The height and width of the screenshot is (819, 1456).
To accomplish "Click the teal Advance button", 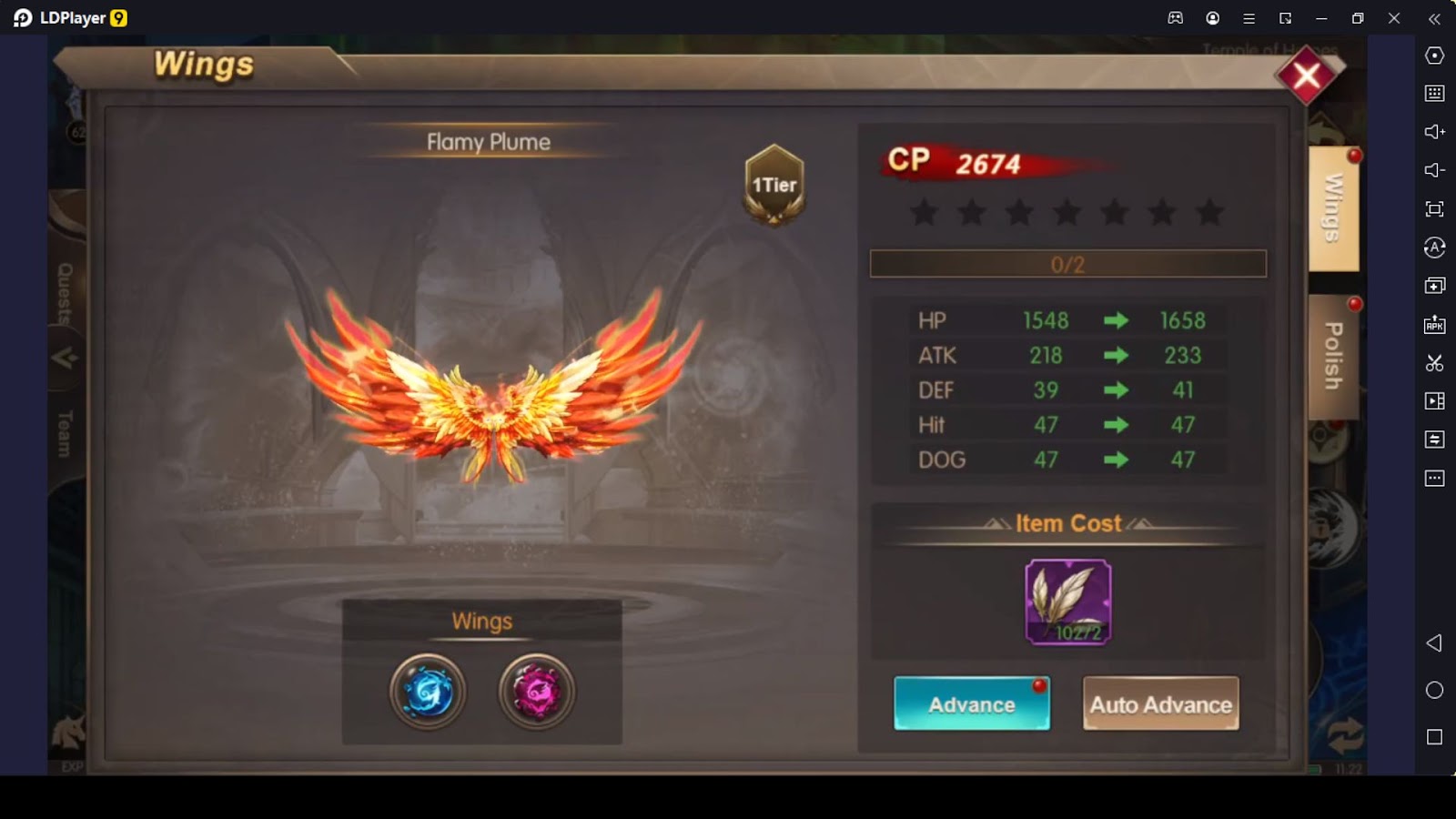I will [971, 703].
